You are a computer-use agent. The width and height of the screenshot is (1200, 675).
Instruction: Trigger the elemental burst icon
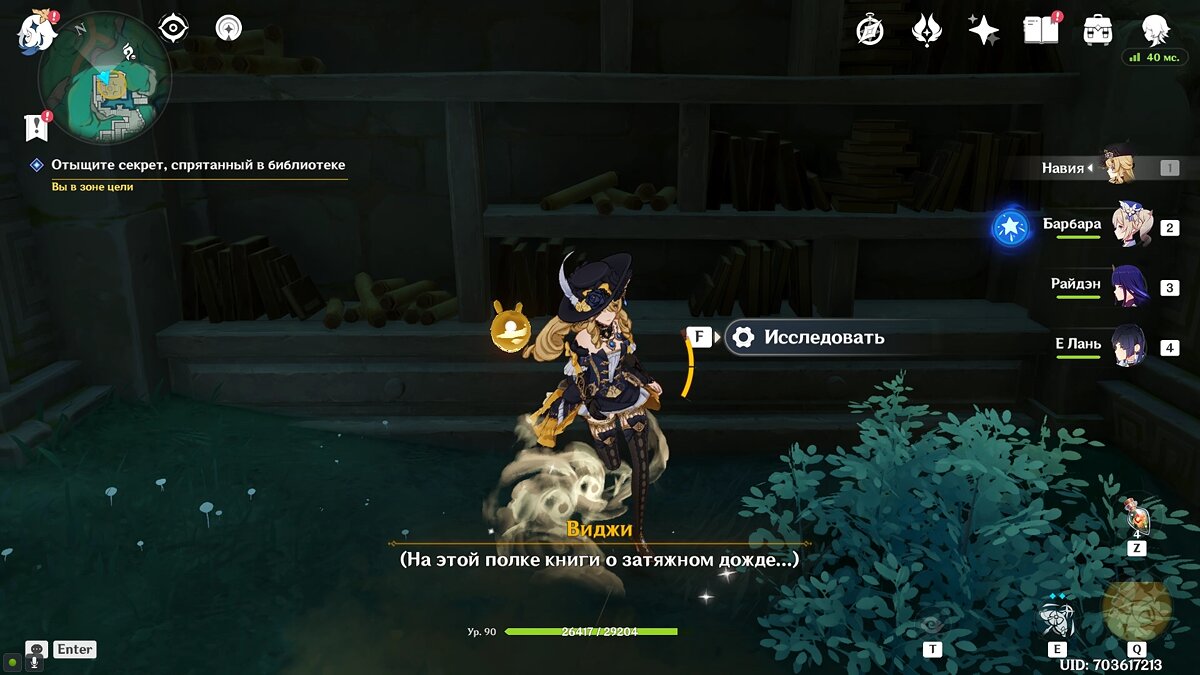[1137, 608]
